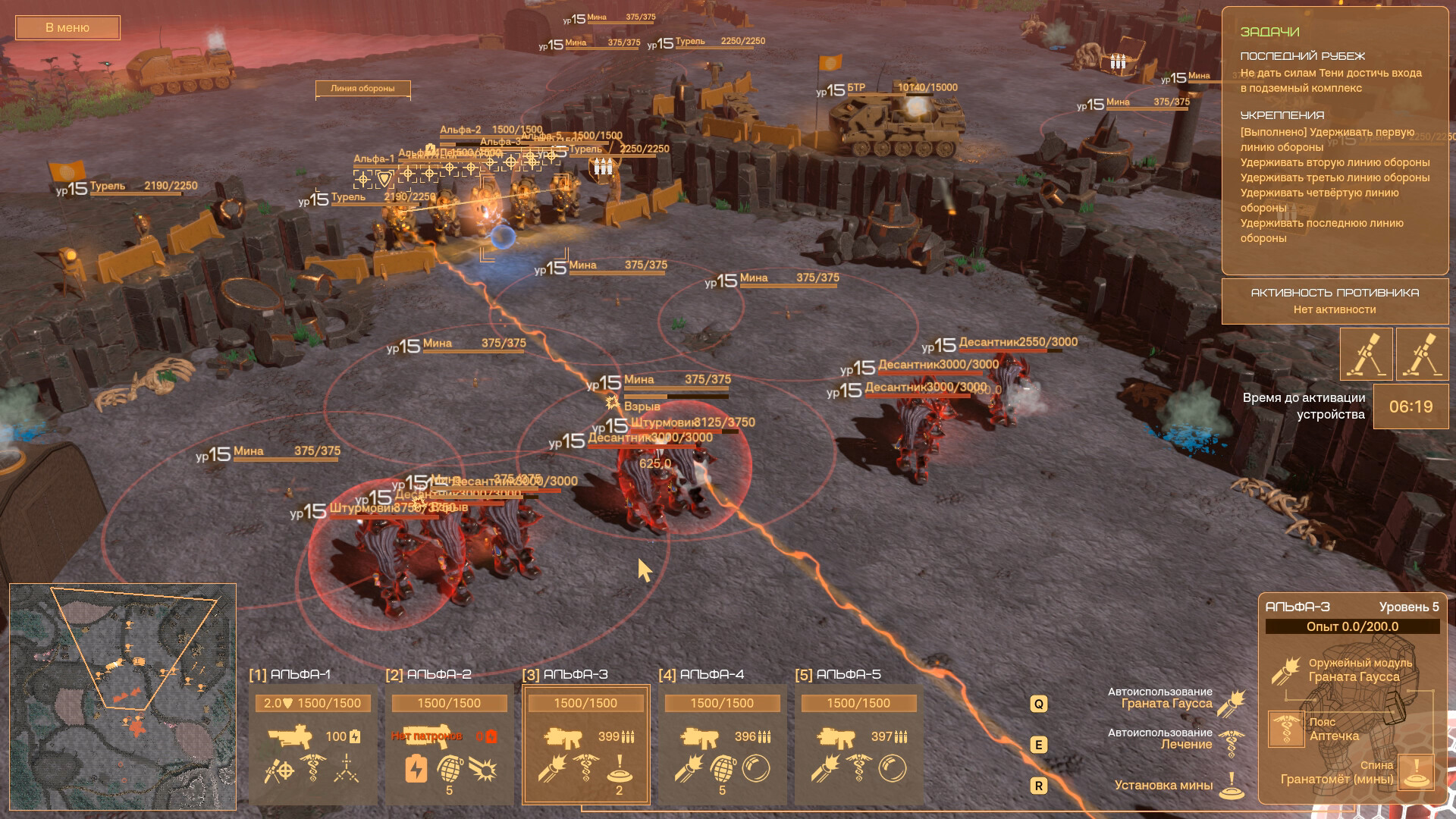Screen dimensions: 1456x819
Task: Select the Спина Гранатомёт (мины) slot
Action: click(1415, 773)
